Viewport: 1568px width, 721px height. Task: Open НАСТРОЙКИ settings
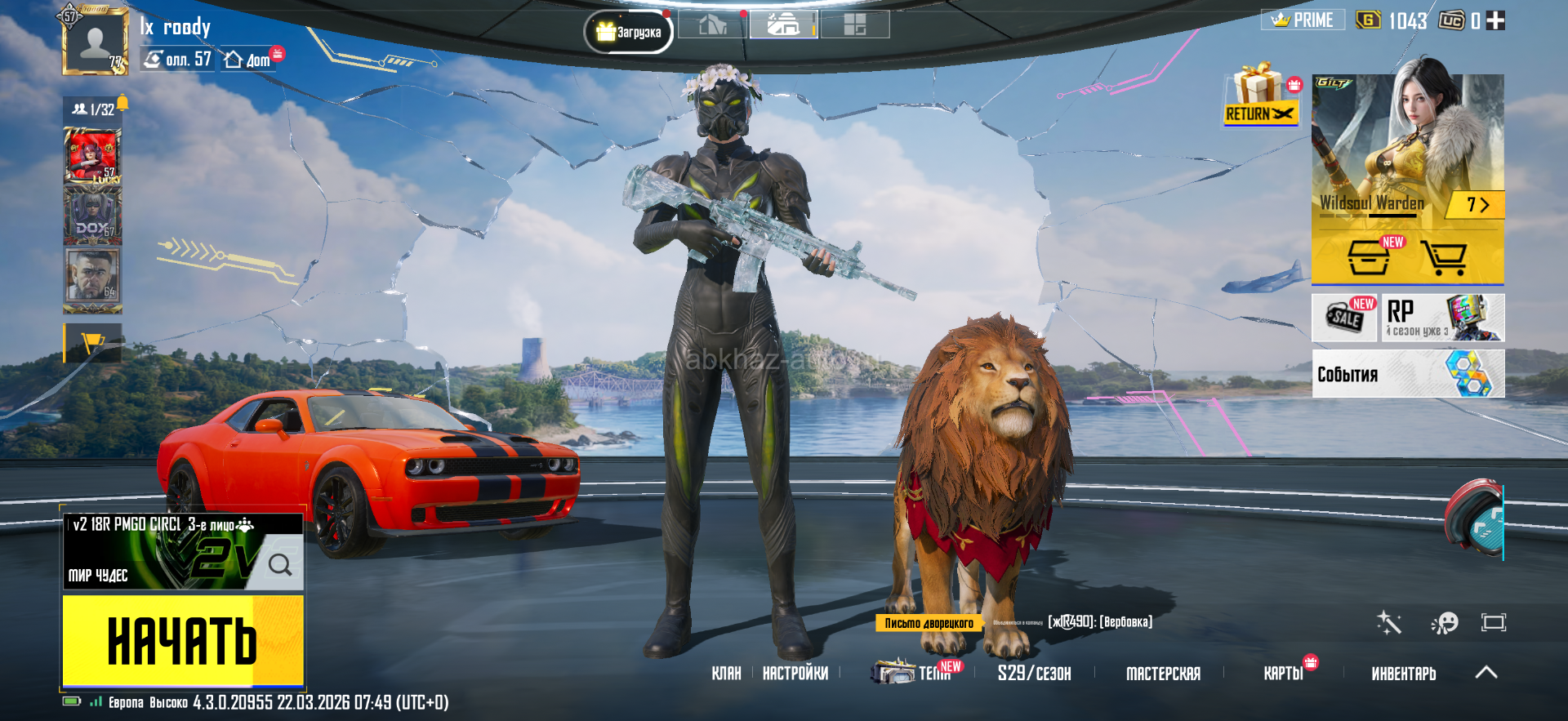point(795,674)
